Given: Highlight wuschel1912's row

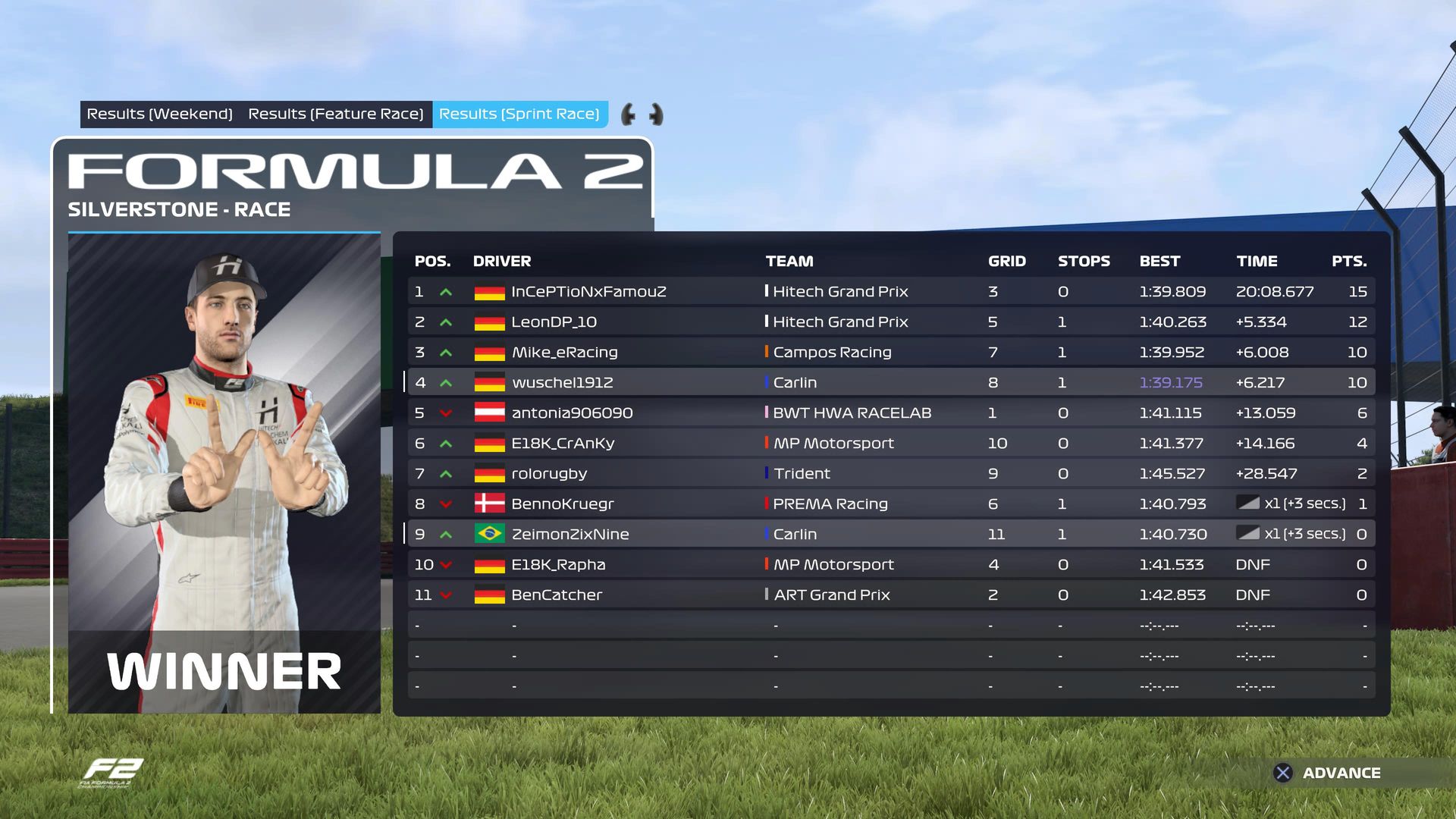Looking at the screenshot, I should (890, 382).
